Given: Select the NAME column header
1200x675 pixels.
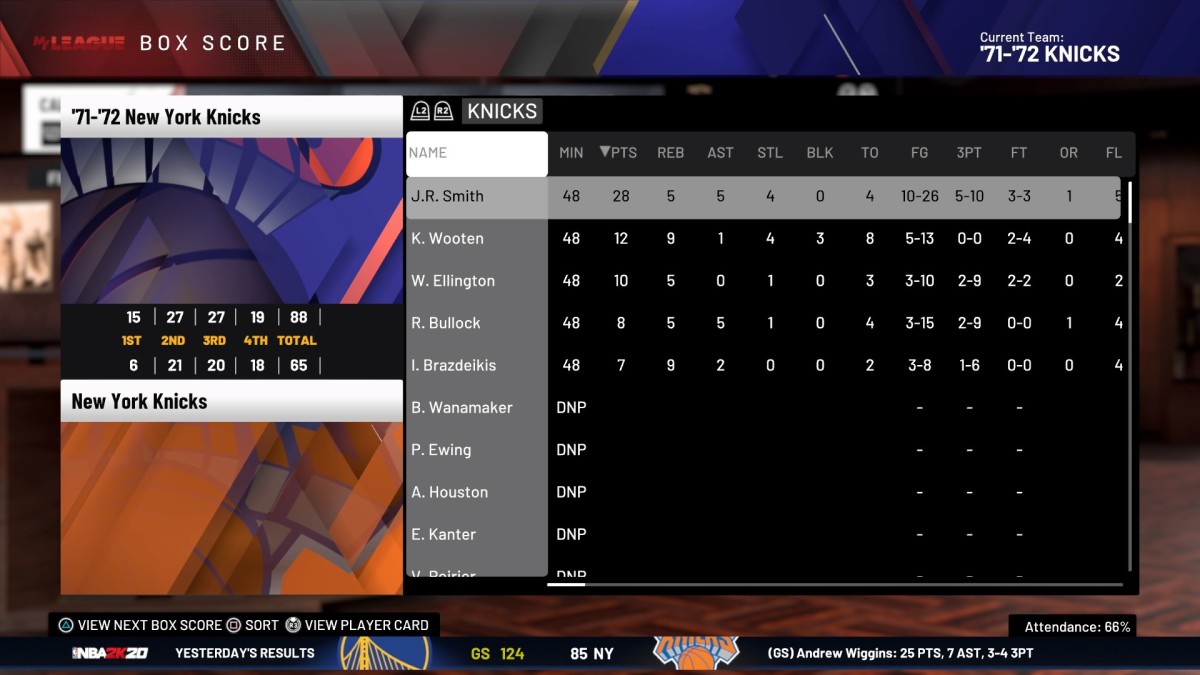Looking at the screenshot, I should (x=476, y=153).
